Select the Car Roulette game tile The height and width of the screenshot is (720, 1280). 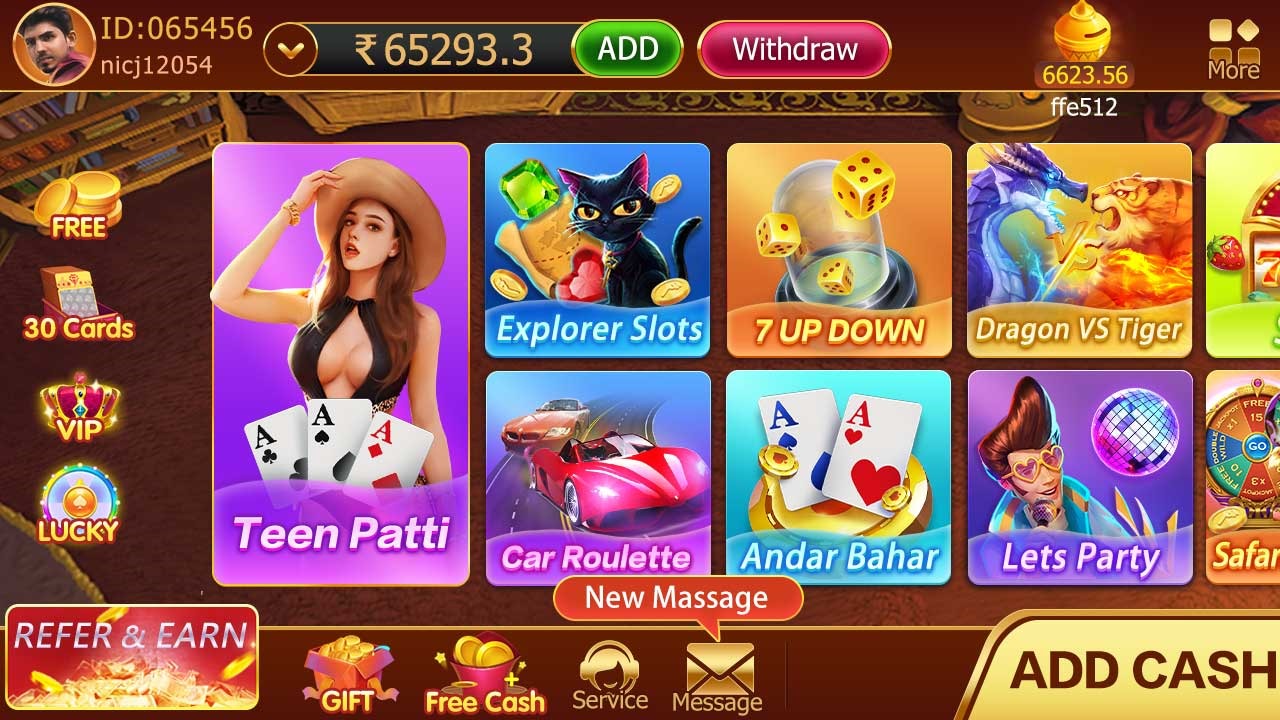(x=597, y=477)
